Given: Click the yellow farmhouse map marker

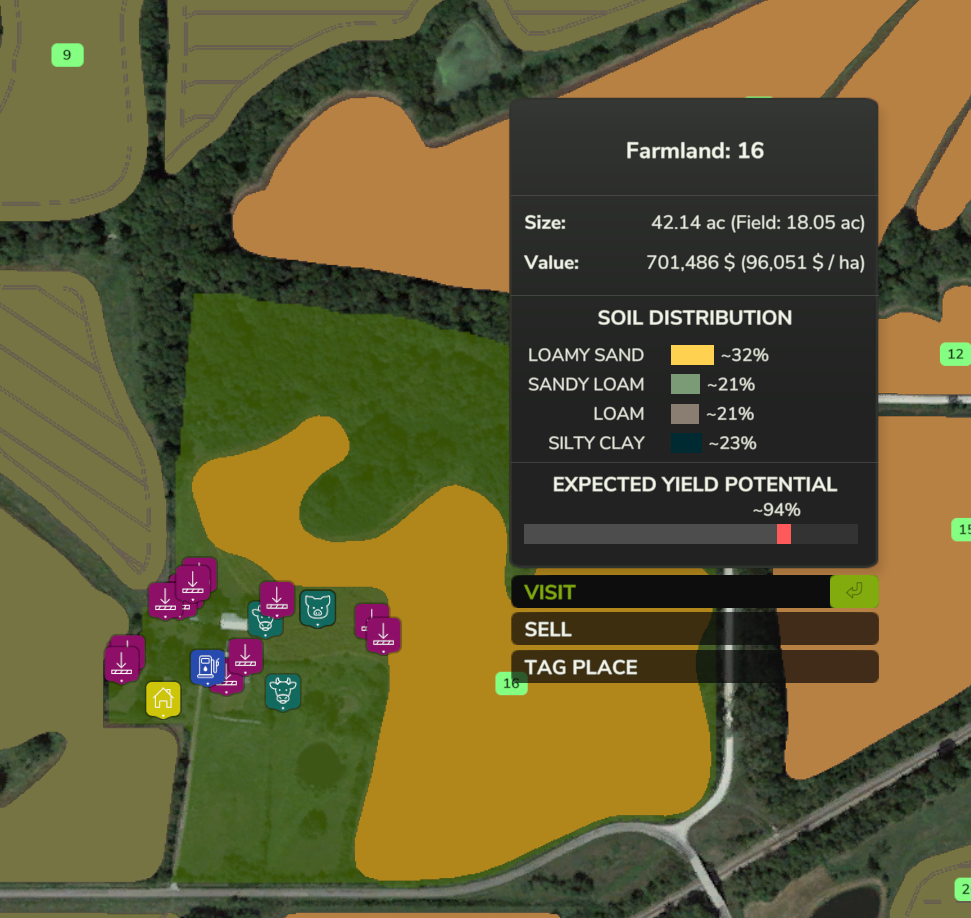Looking at the screenshot, I should coord(163,699).
